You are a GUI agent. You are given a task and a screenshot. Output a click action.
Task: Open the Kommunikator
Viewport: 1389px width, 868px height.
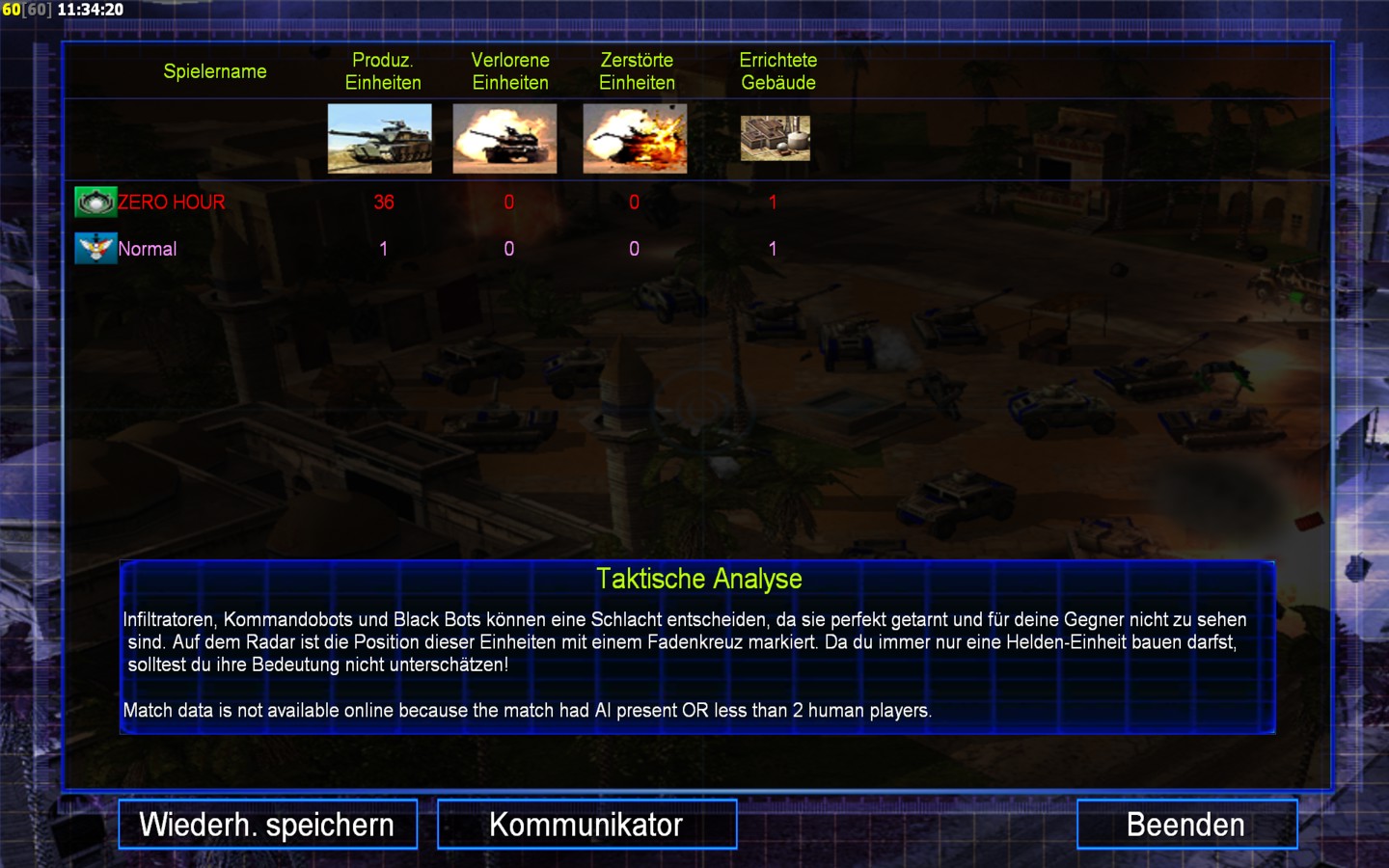pyautogui.click(x=586, y=825)
